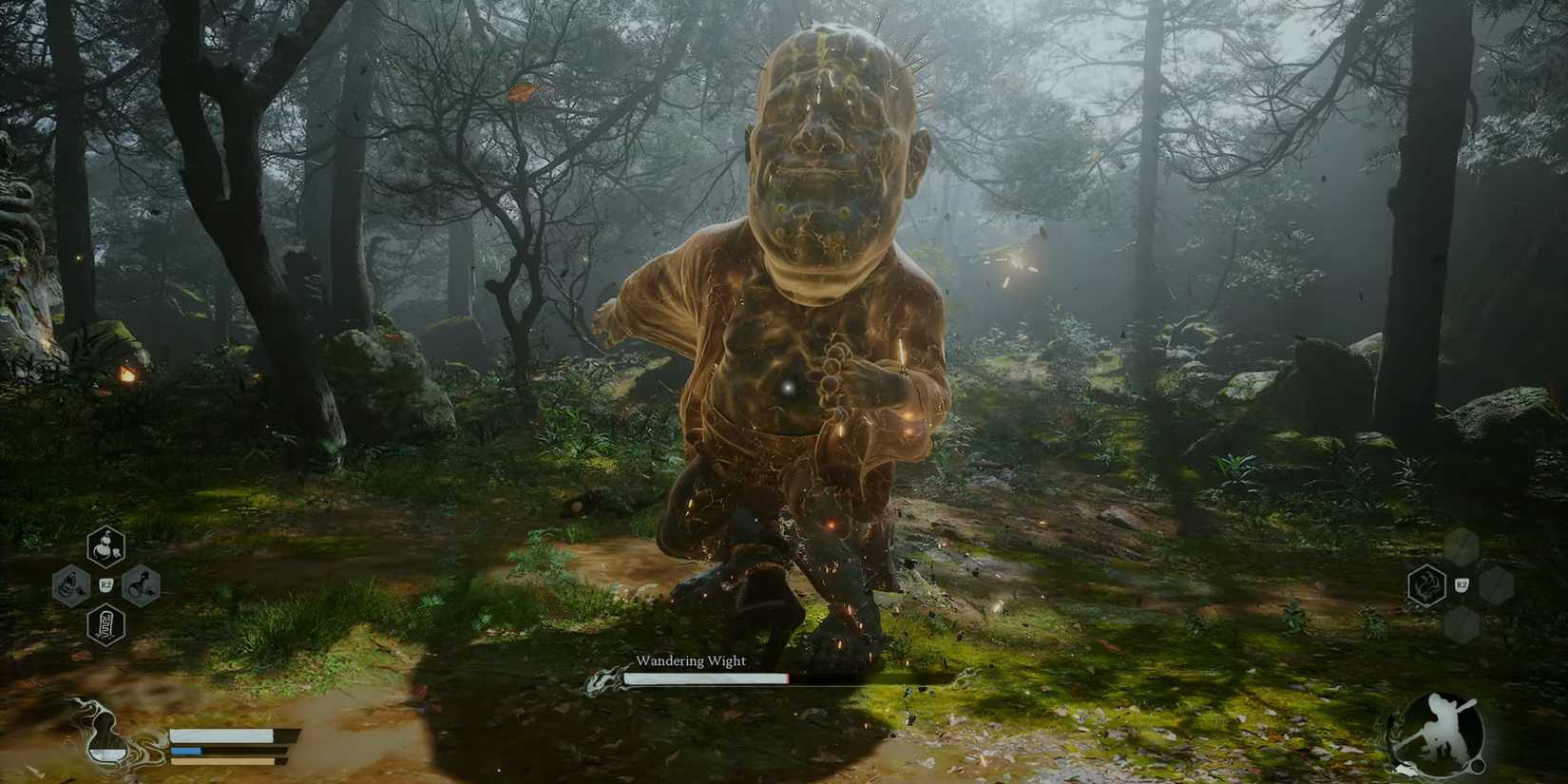The width and height of the screenshot is (1568, 784).
Task: Click the gold stamina bar at bottom left
Action: pyautogui.click(x=223, y=760)
